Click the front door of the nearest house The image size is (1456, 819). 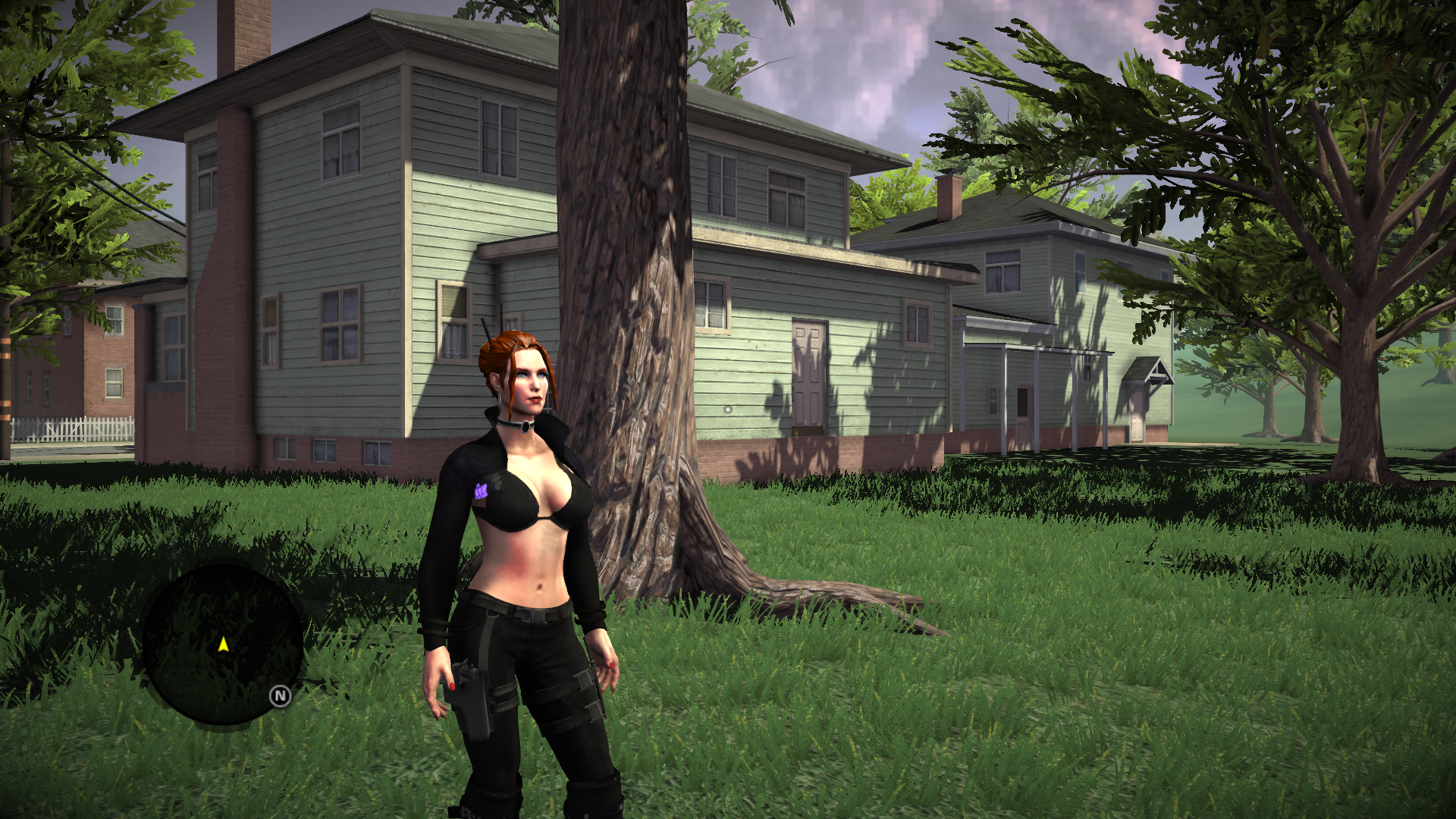point(808,372)
